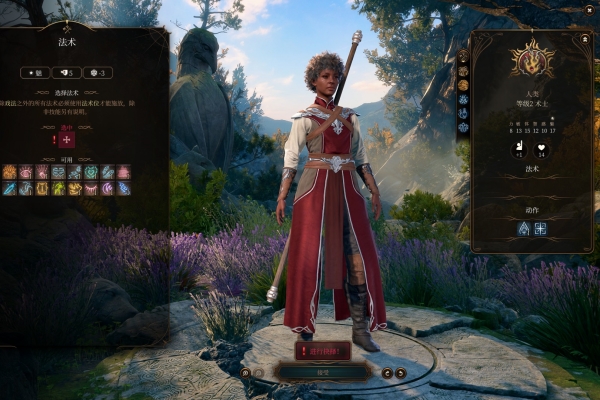Rotate character with the left arrow button
Image resolution: width=600 pixels, height=400 pixels.
[387, 372]
